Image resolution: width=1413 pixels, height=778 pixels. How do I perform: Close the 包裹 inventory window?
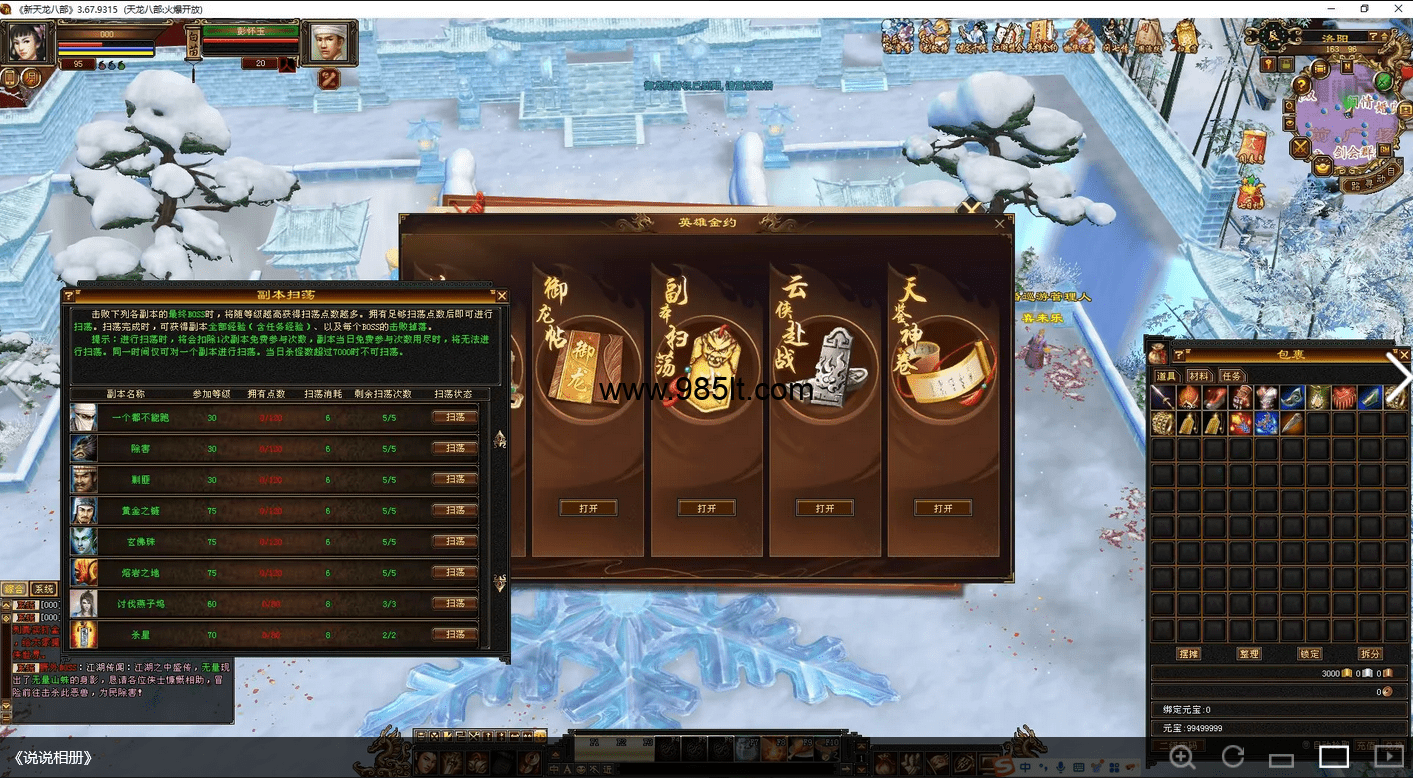coord(1404,354)
